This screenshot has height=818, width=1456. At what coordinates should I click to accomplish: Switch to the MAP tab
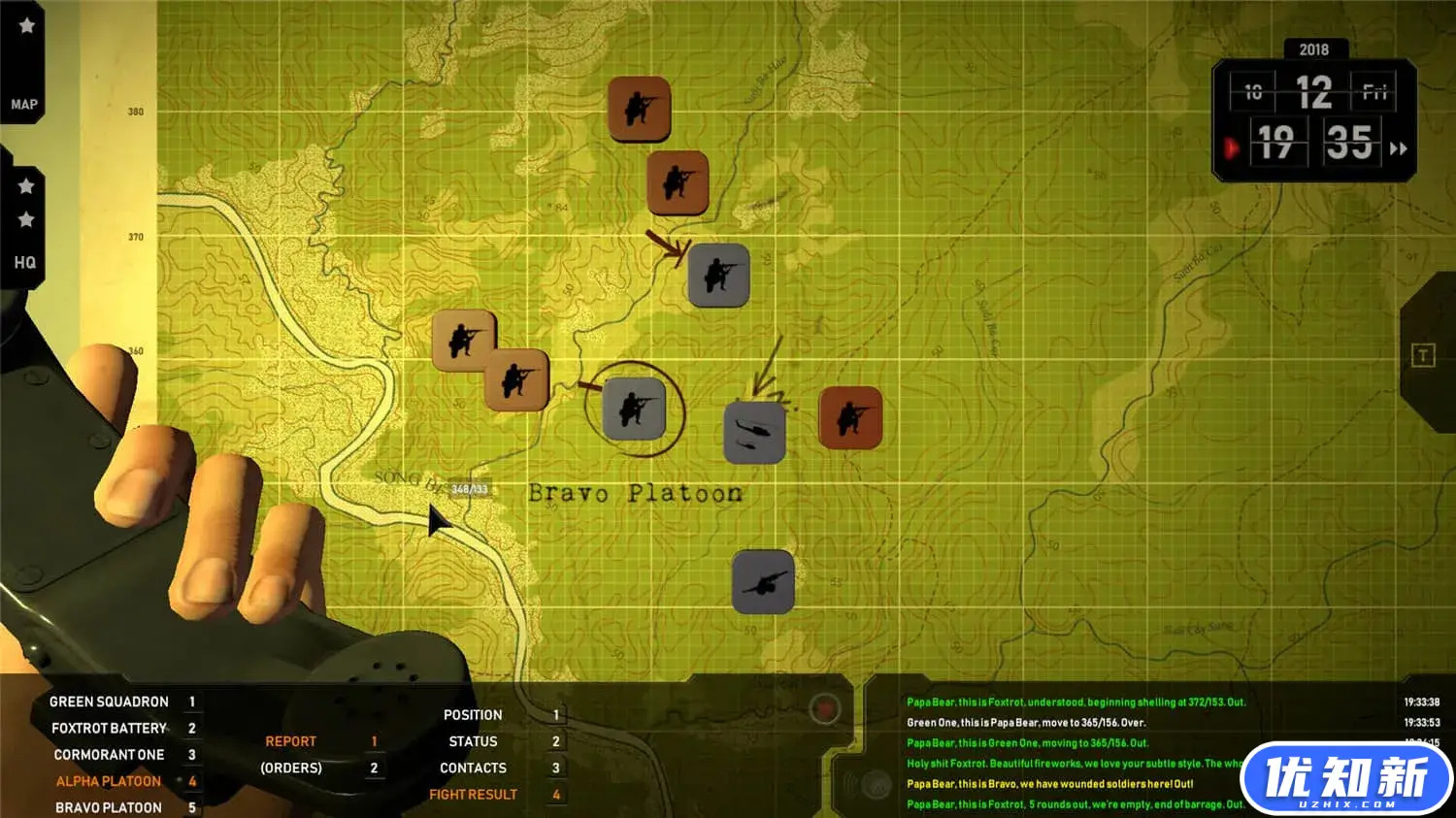click(x=24, y=104)
